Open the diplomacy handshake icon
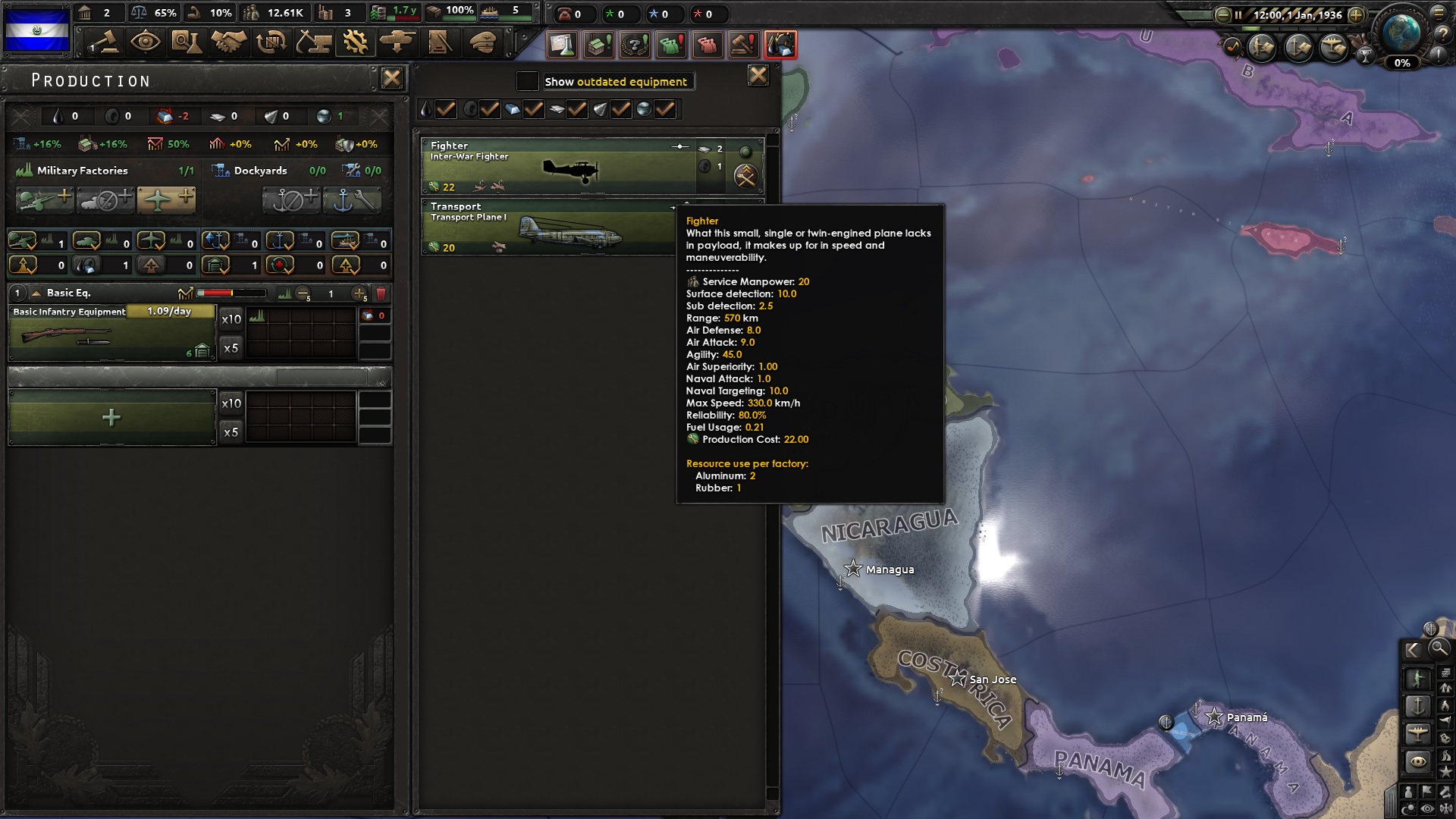Image resolution: width=1456 pixels, height=819 pixels. pos(228,42)
